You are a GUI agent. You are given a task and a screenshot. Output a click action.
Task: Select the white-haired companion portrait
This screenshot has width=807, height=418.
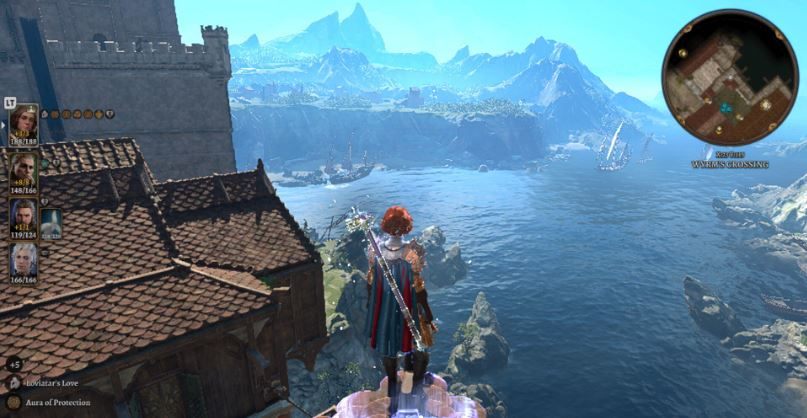[24, 260]
